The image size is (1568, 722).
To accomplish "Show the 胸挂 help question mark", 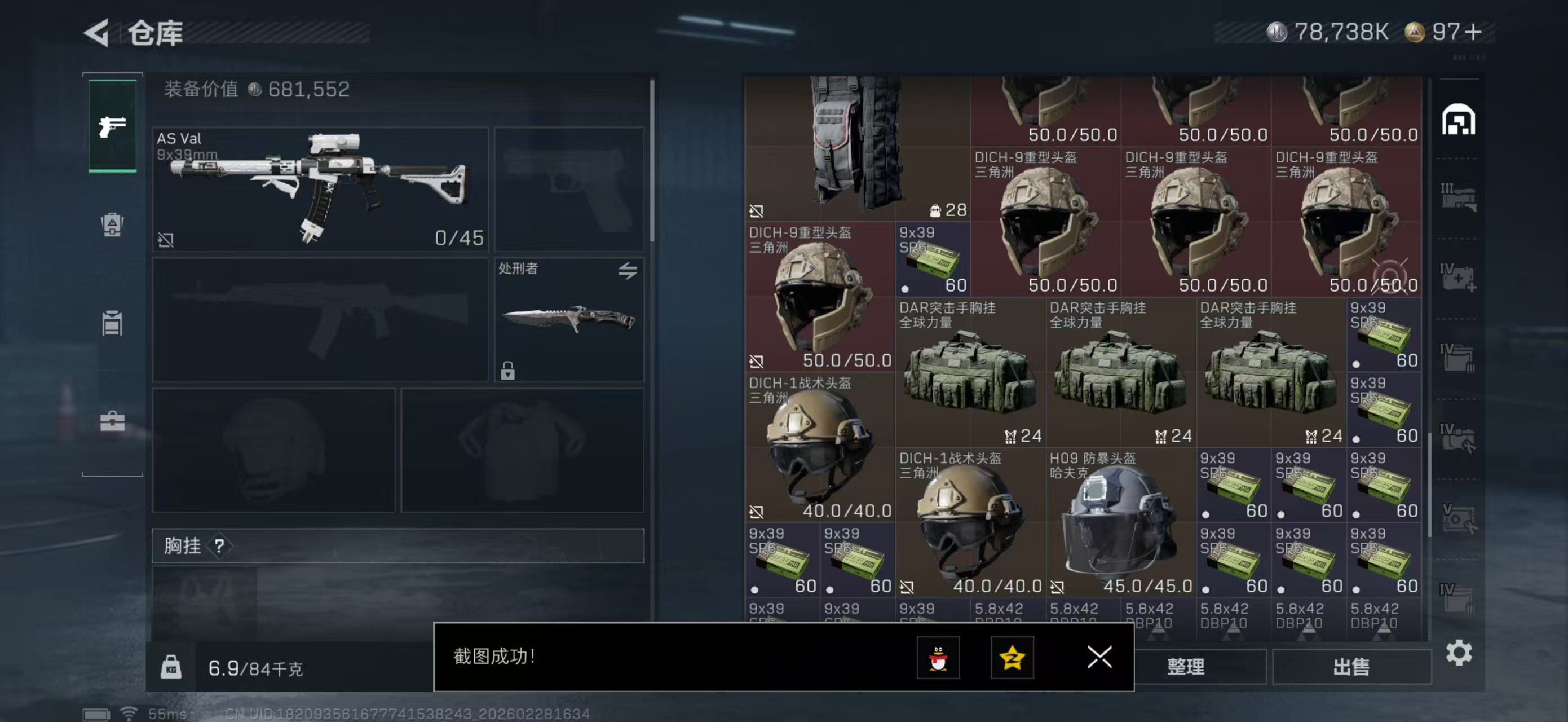I will (219, 546).
